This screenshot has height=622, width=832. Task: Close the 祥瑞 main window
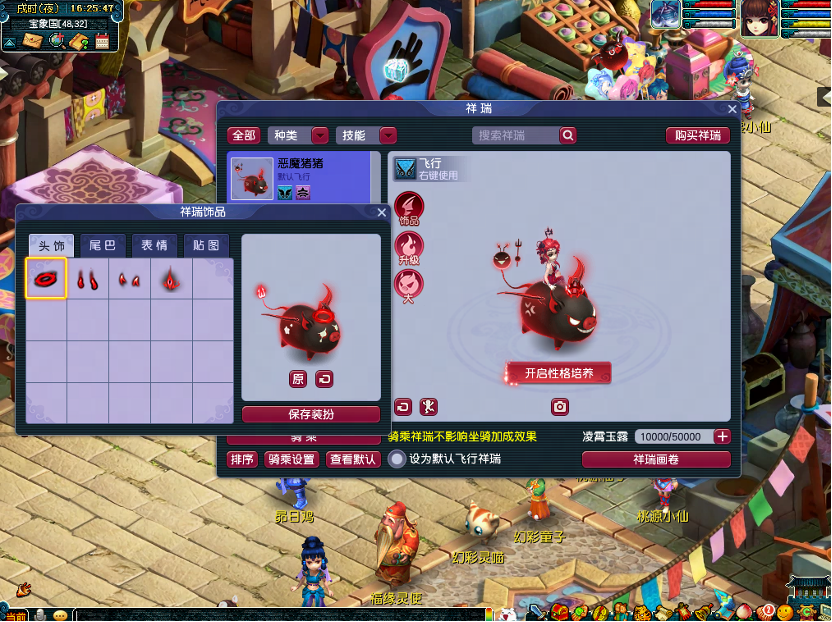(732, 109)
